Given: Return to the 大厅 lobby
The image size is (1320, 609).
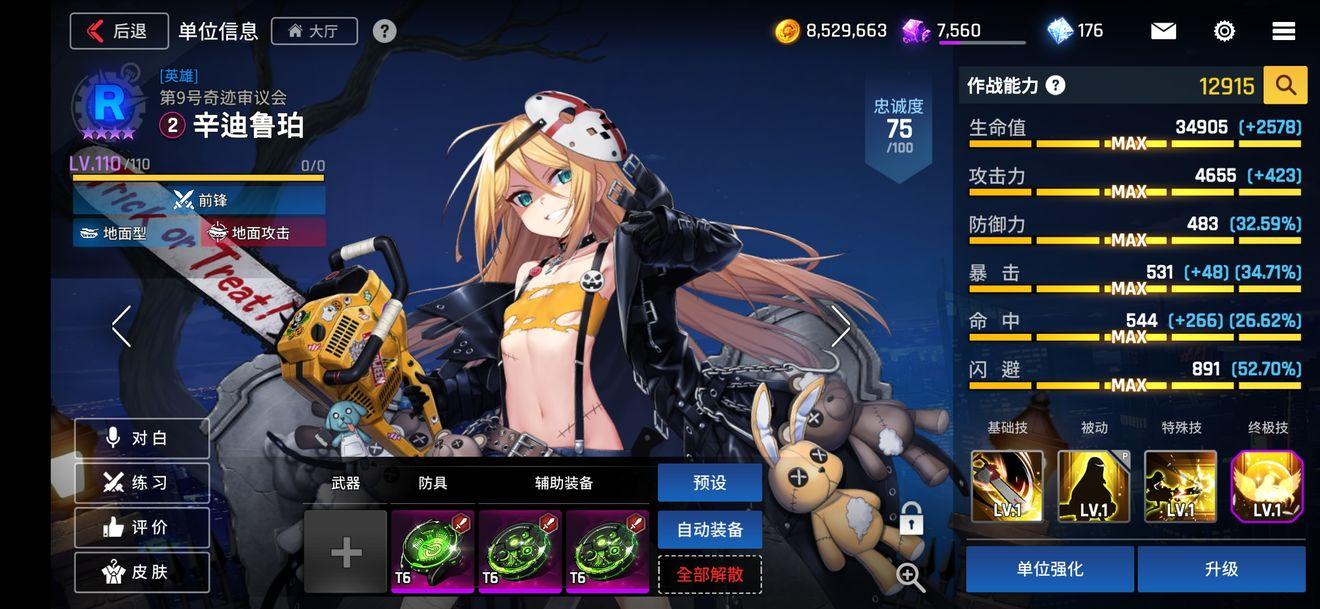Looking at the screenshot, I should point(313,31).
